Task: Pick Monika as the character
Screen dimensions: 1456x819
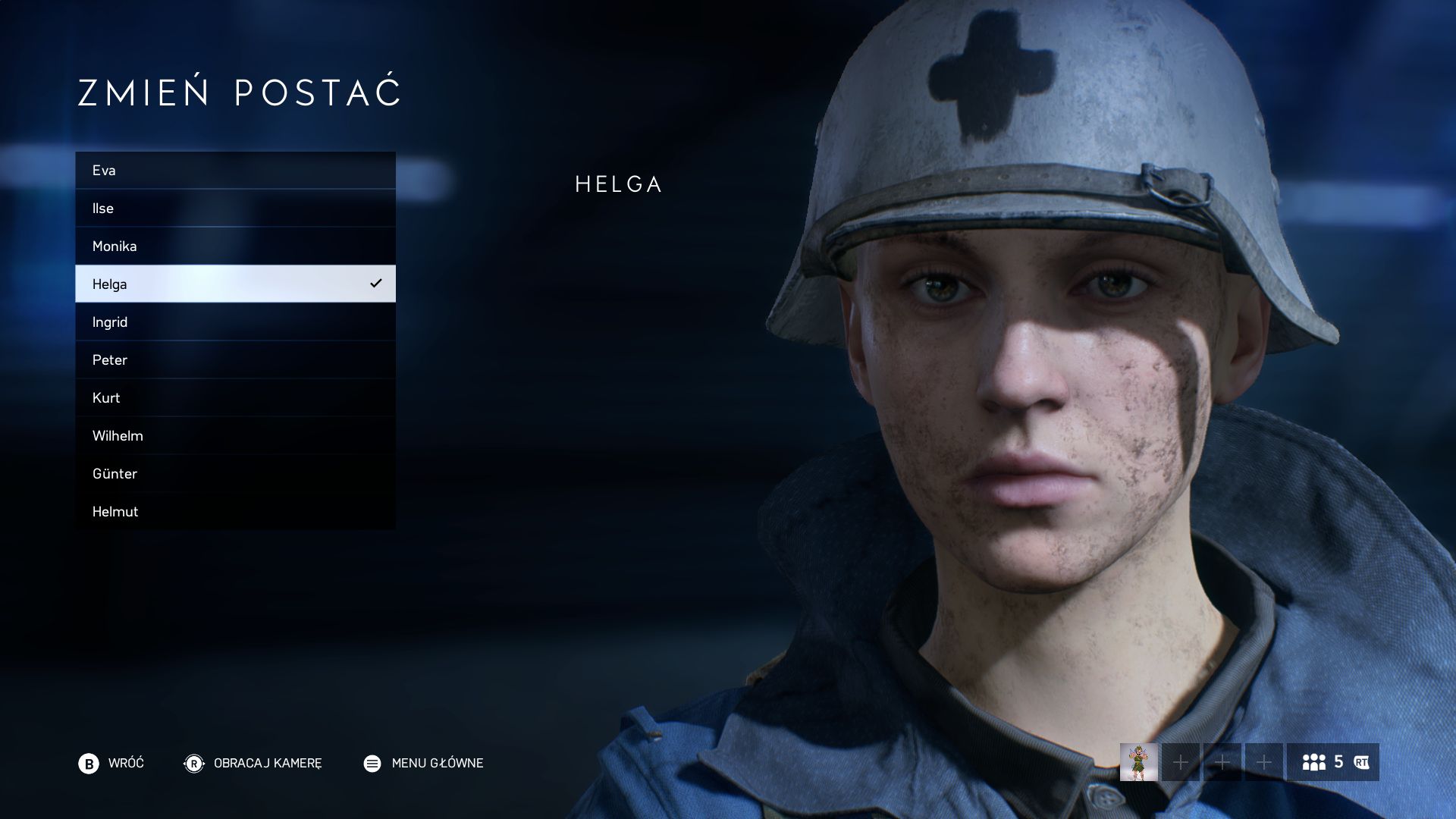Action: [235, 246]
